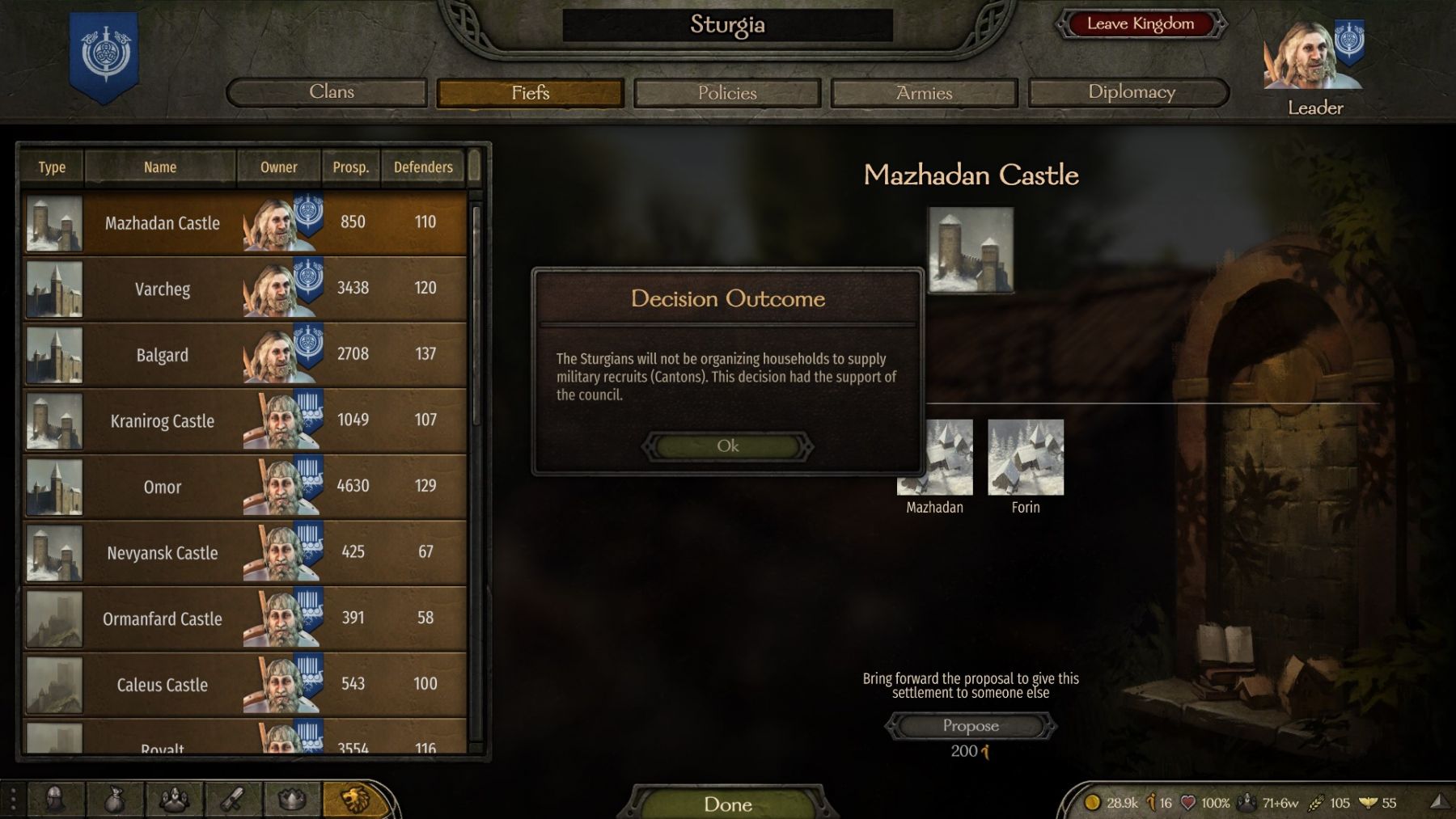The width and height of the screenshot is (1456, 819).
Task: Open the inventory pouch icon
Action: point(114,800)
